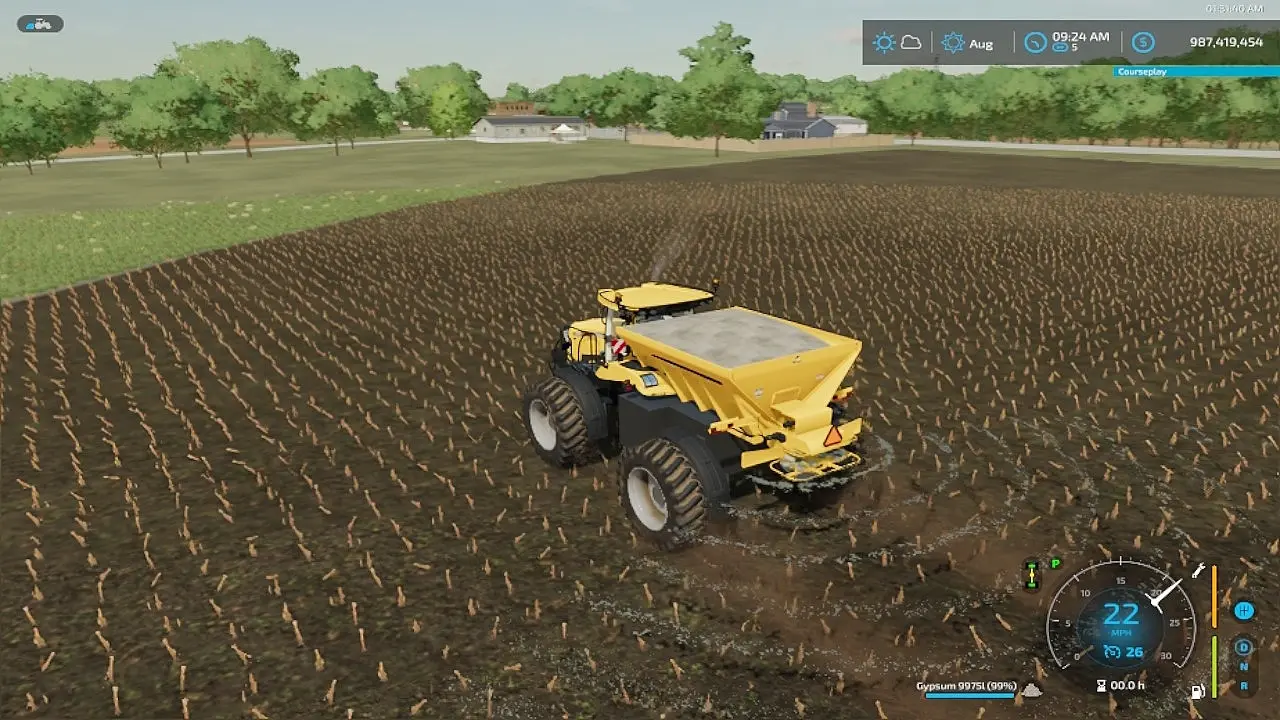Viewport: 1280px width, 720px height.
Task: Click the dollar sign money icon
Action: click(1142, 42)
